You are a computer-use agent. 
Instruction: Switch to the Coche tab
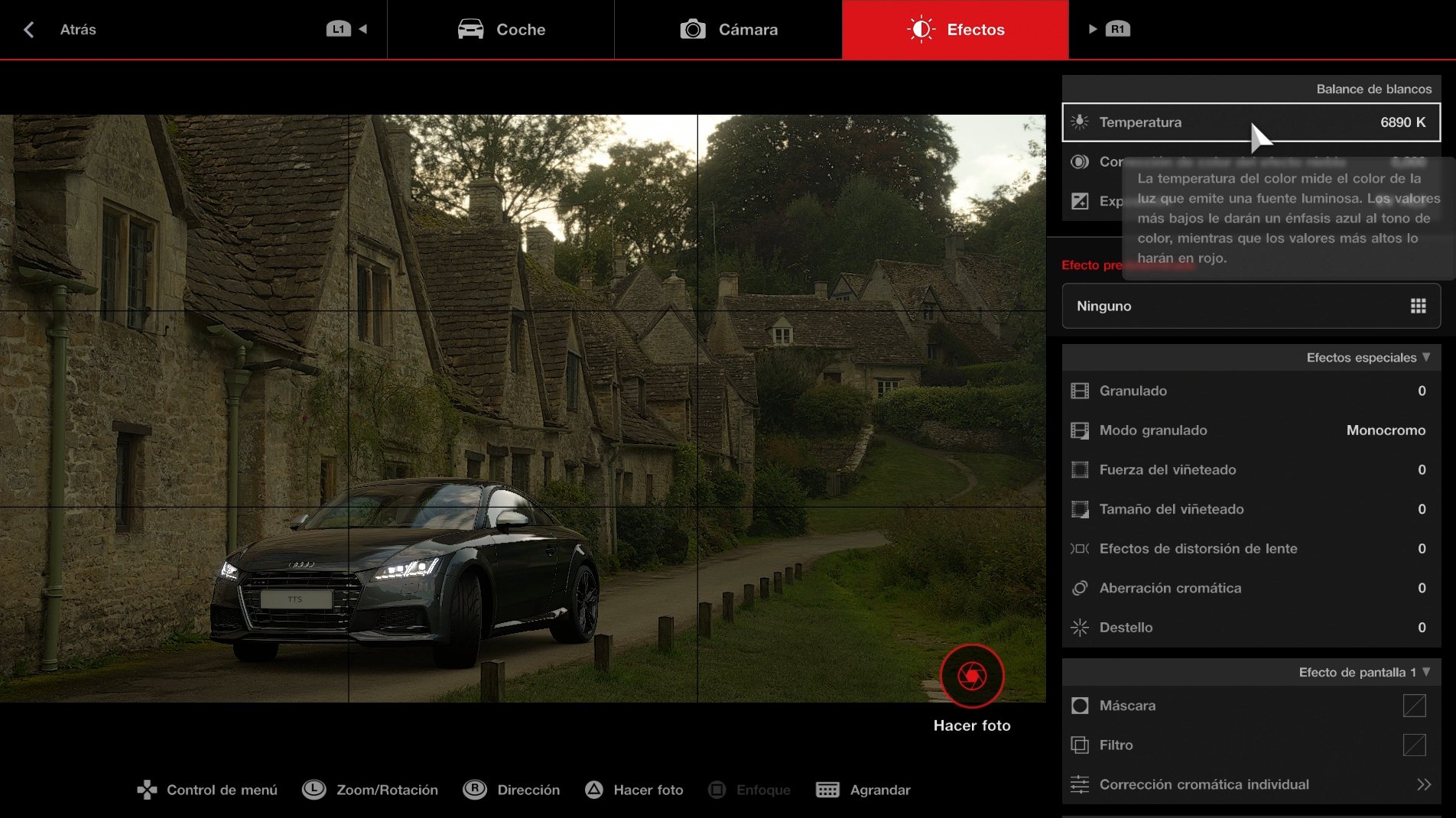(501, 29)
